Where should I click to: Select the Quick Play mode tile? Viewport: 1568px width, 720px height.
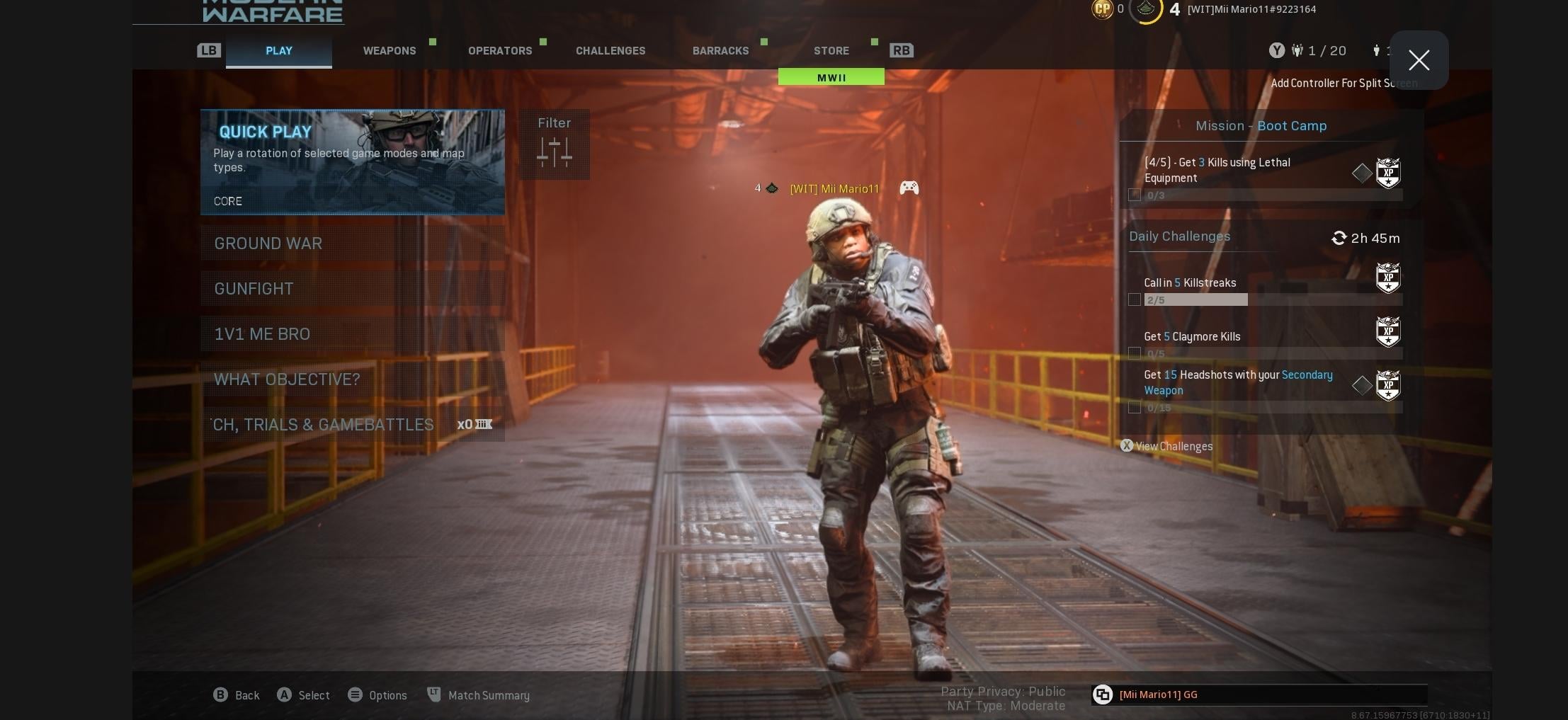[x=352, y=162]
